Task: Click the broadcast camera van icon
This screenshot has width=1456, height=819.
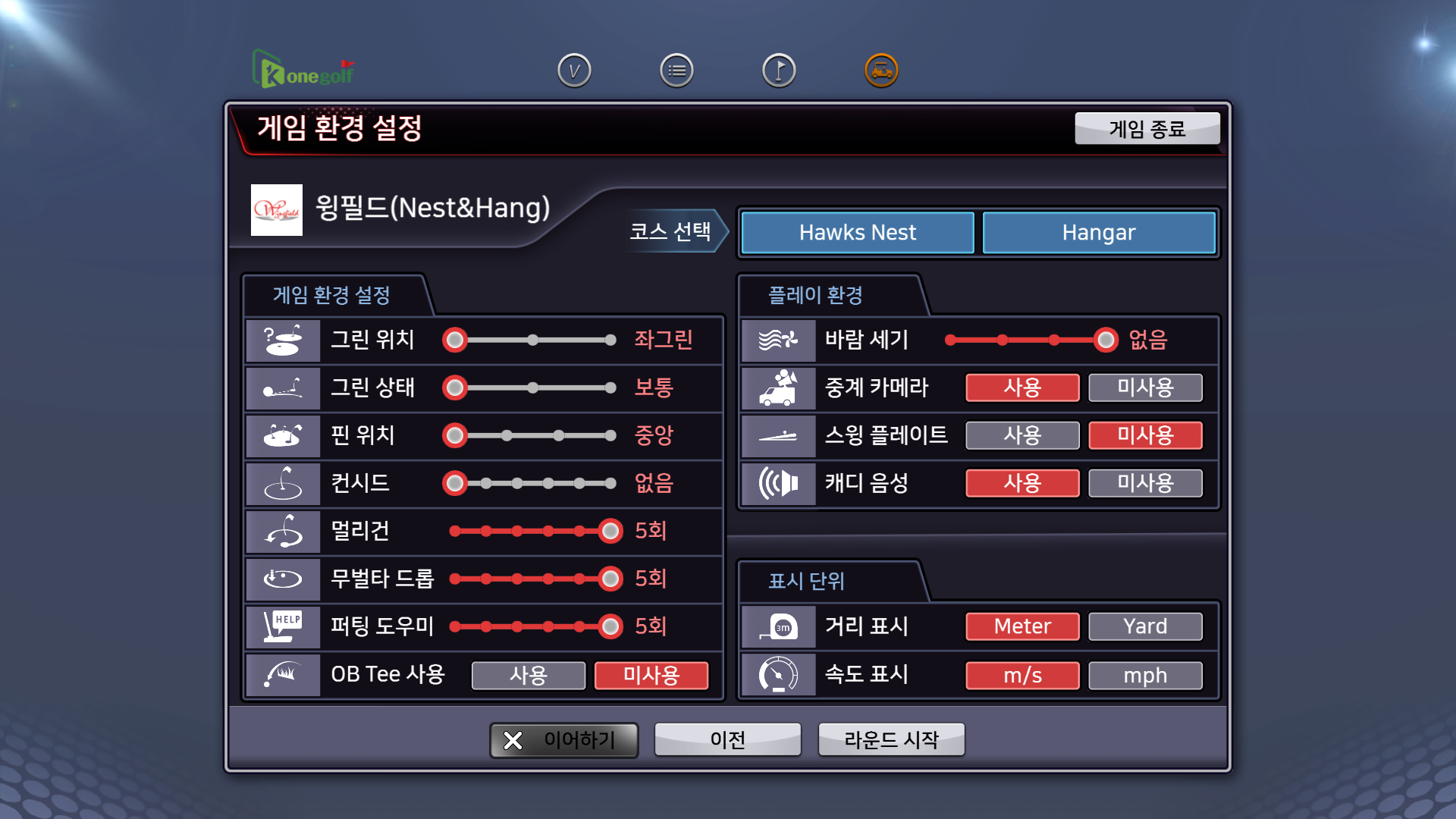Action: (778, 388)
